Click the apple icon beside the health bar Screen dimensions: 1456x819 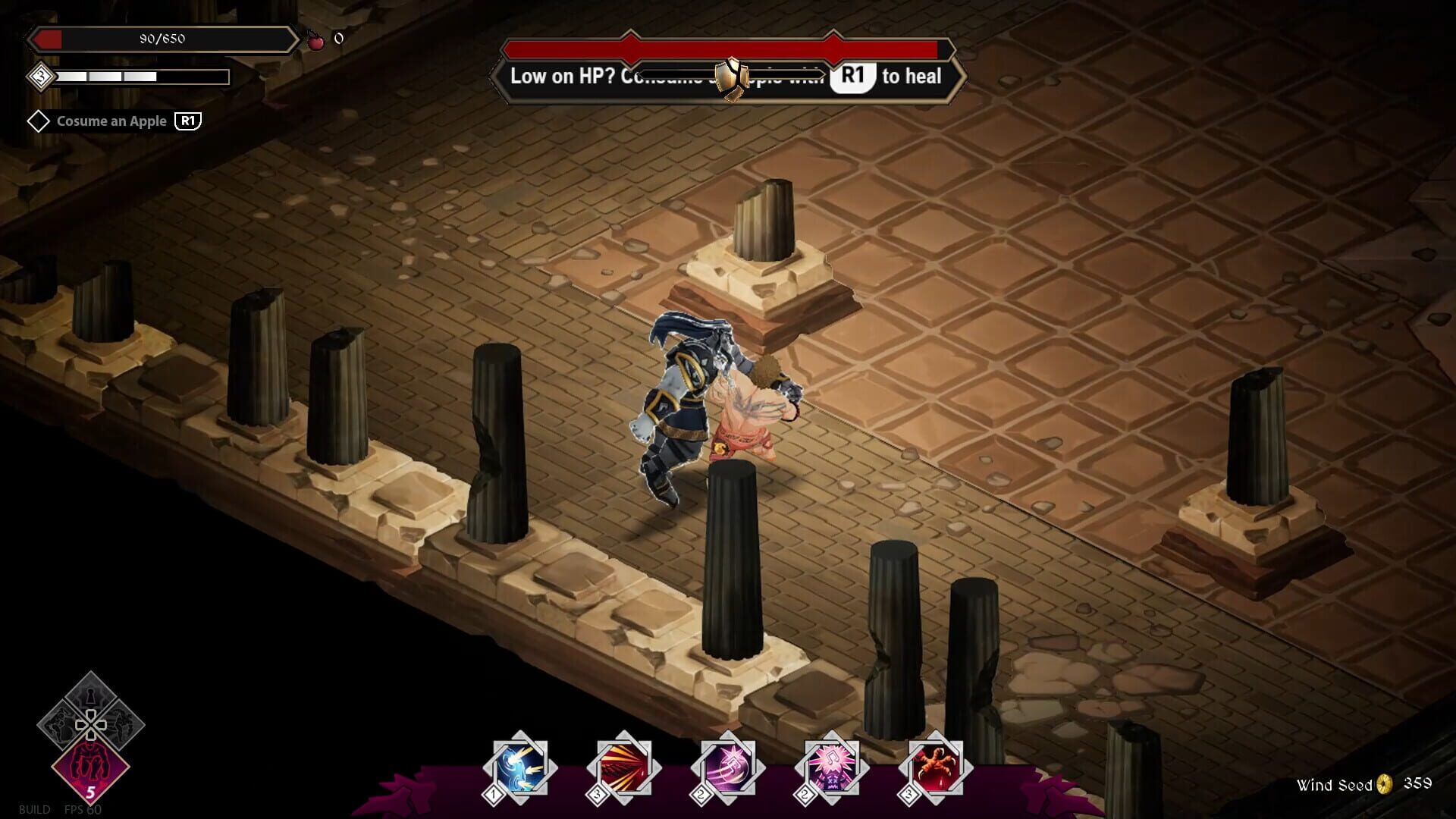(318, 39)
